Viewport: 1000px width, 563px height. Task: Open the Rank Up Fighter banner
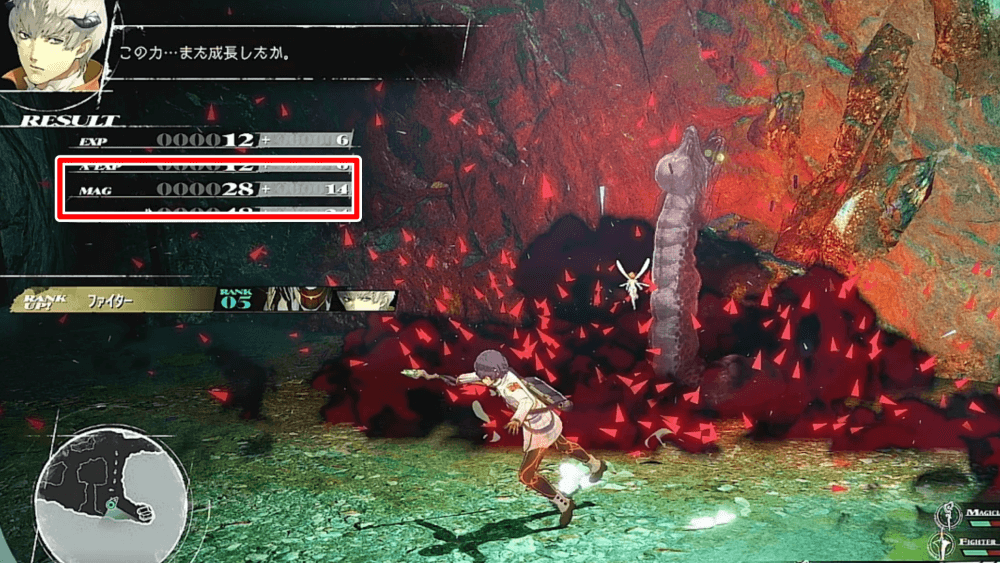coord(110,299)
